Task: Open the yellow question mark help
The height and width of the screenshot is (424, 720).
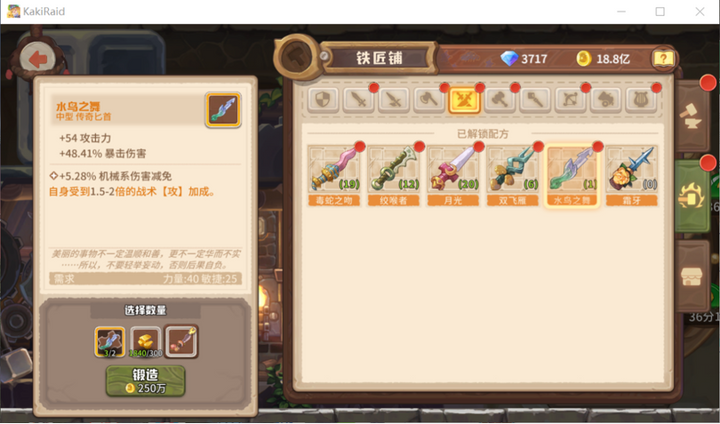Action: coord(662,59)
